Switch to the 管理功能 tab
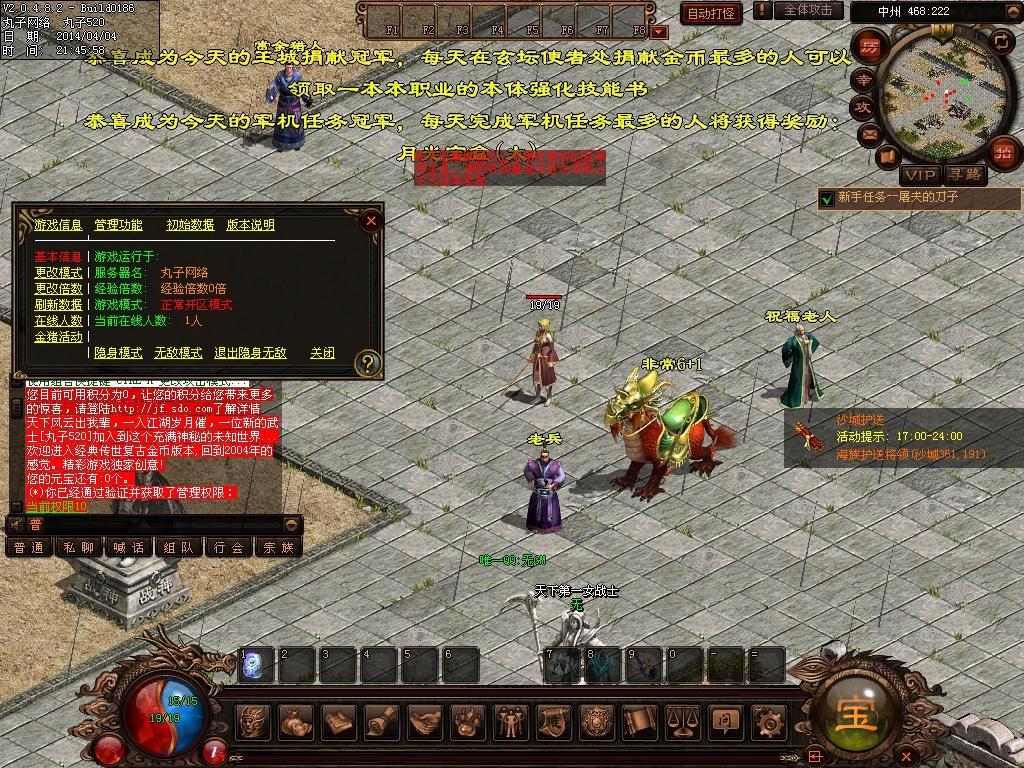The width and height of the screenshot is (1024, 768). [x=118, y=225]
